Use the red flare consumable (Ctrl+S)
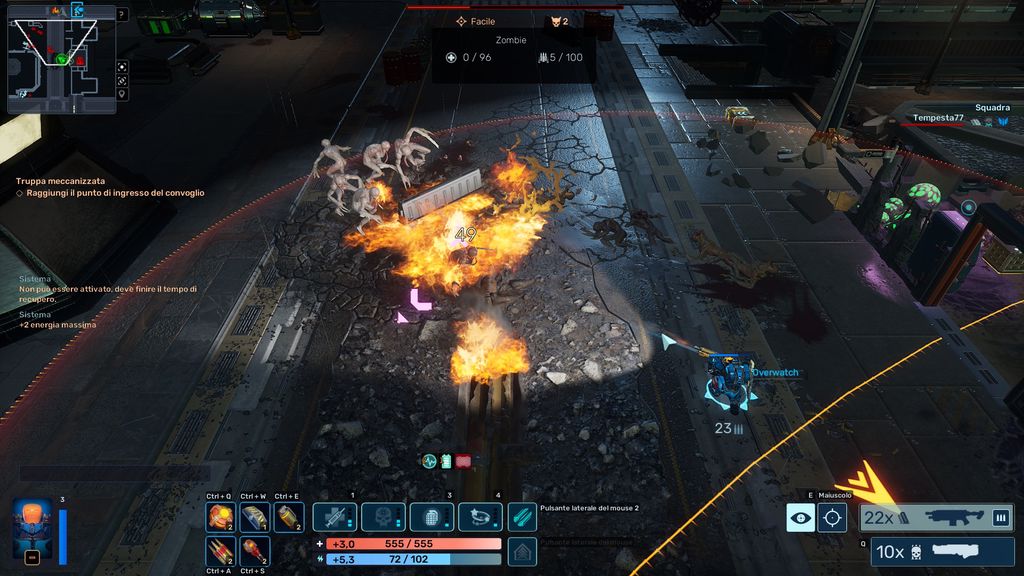The height and width of the screenshot is (576, 1024). pos(255,550)
